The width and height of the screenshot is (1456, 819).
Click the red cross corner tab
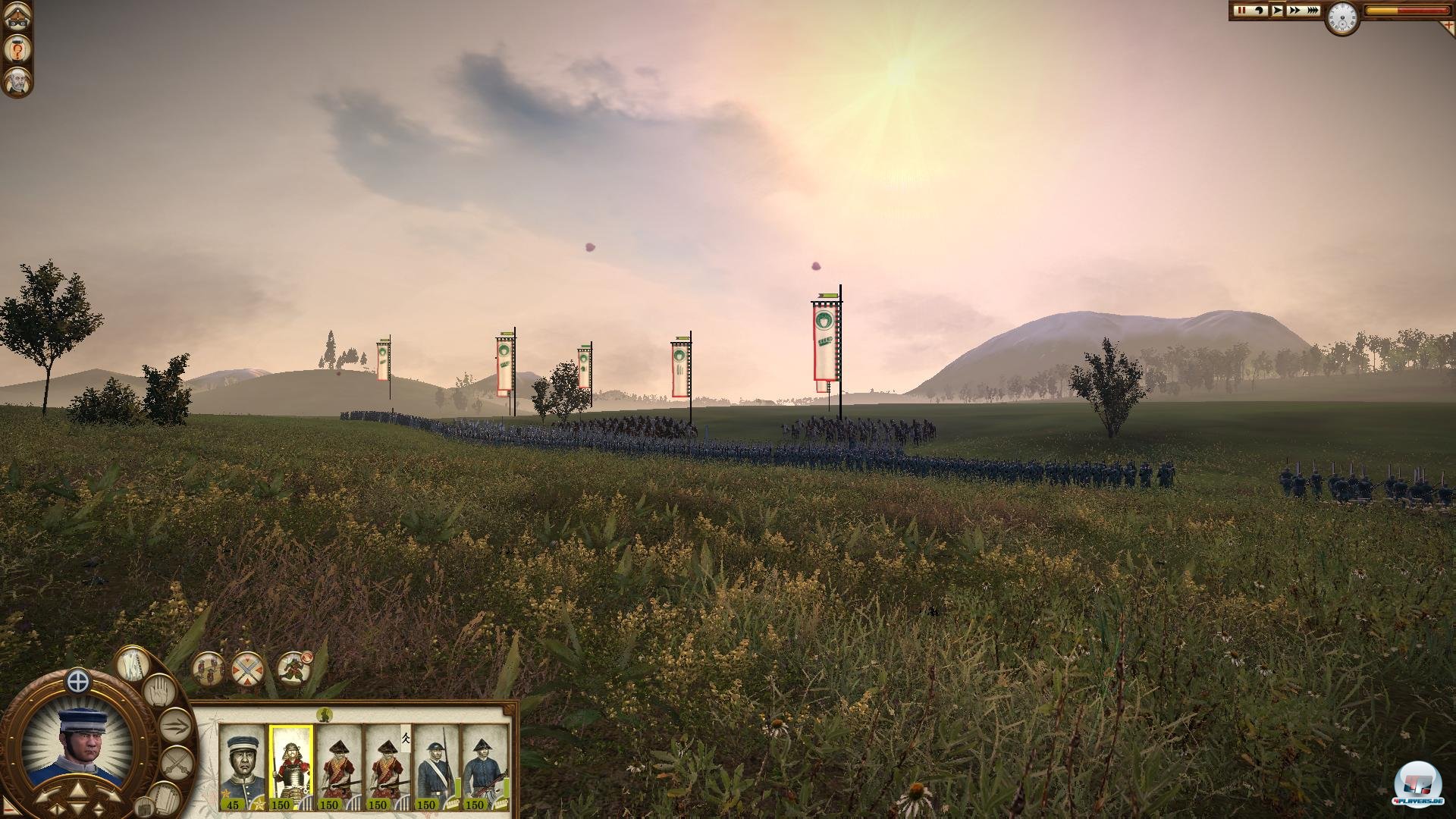click(1447, 26)
